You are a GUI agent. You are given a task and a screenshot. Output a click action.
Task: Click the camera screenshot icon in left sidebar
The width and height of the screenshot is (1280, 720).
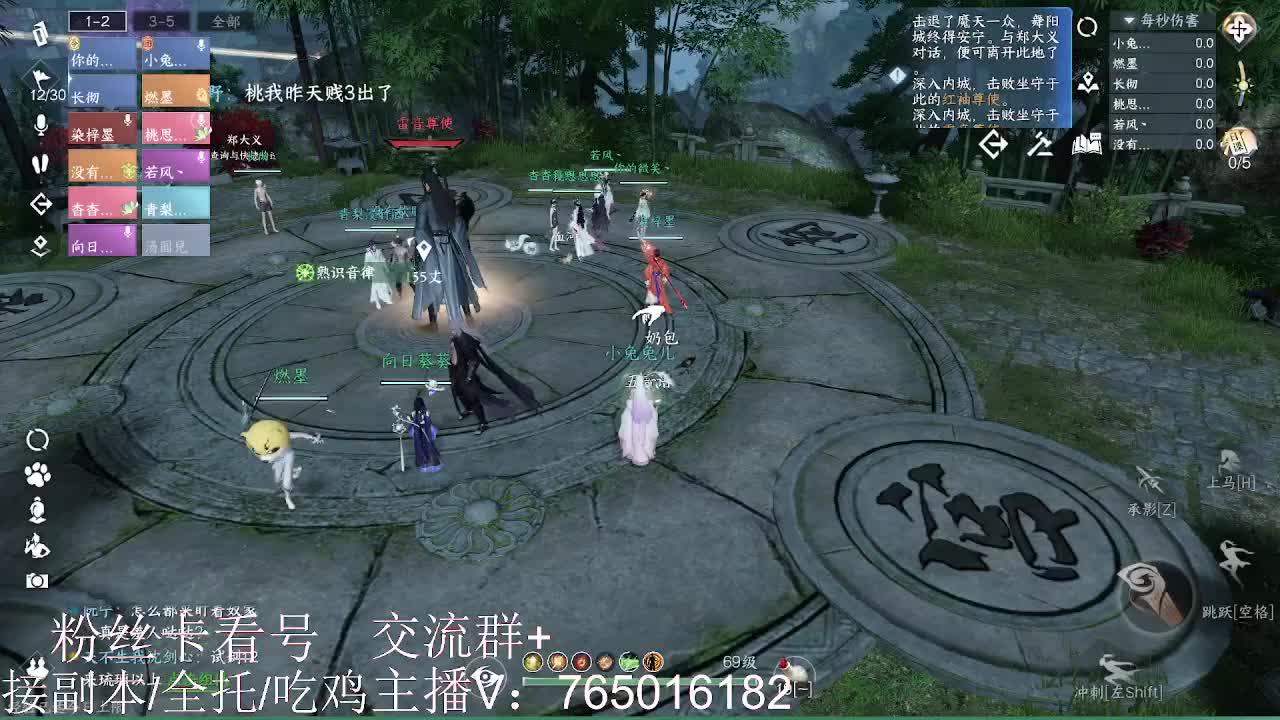38,581
